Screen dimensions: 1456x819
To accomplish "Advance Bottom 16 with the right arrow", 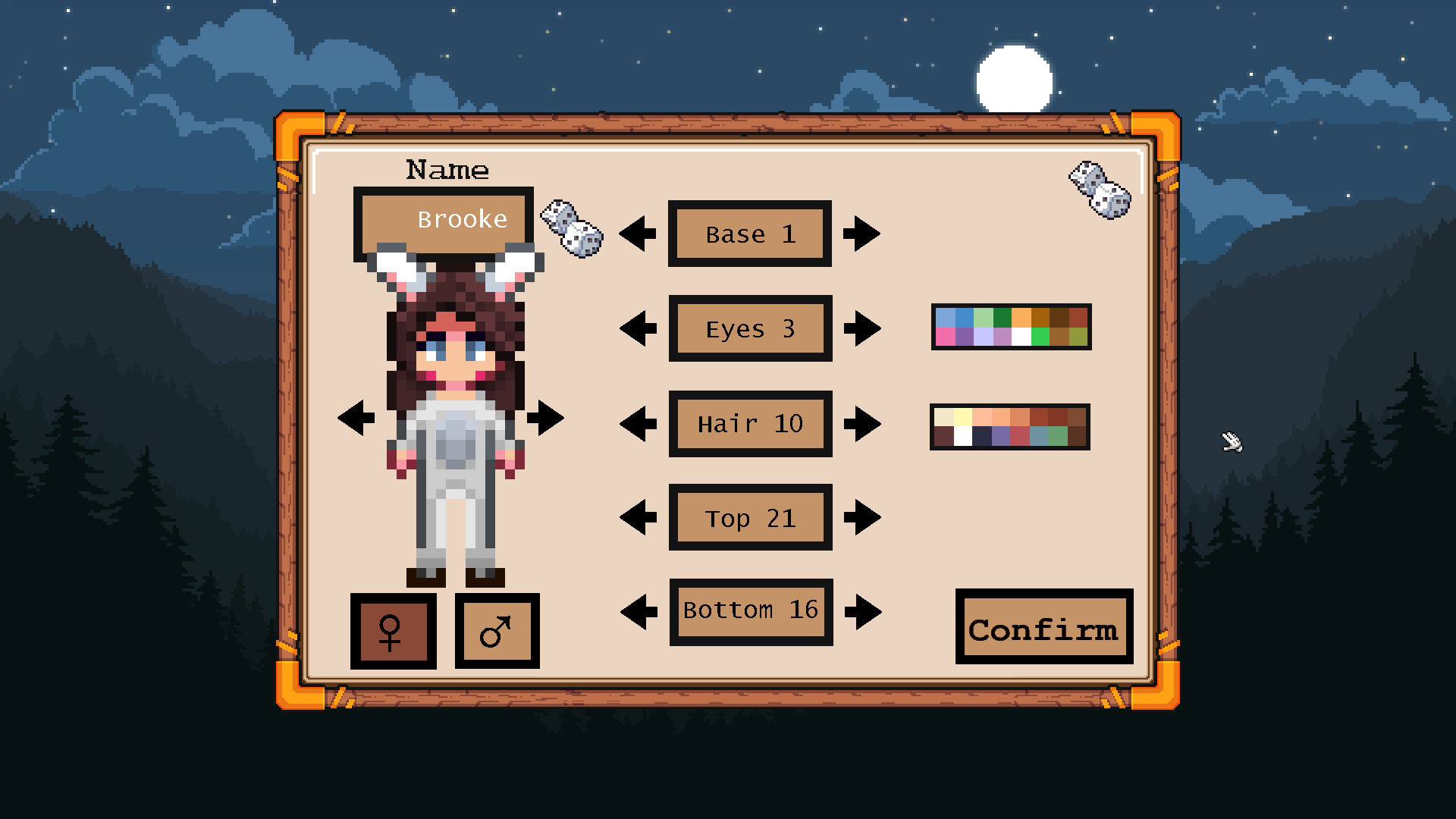I will pyautogui.click(x=863, y=610).
